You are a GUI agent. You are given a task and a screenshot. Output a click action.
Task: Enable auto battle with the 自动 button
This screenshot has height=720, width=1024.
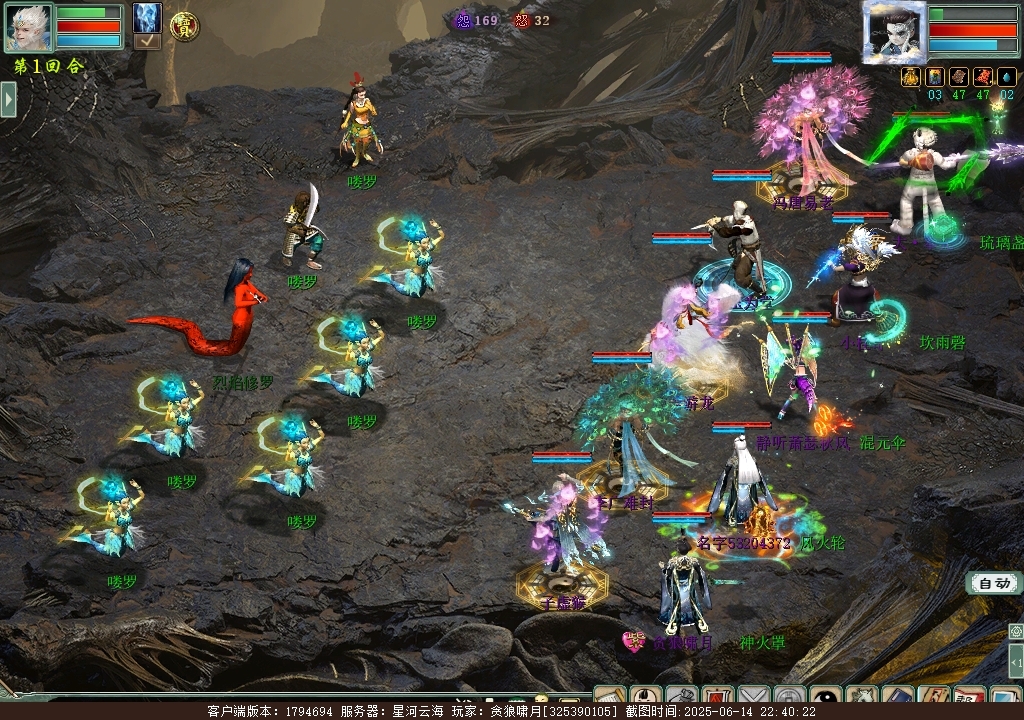(x=993, y=583)
